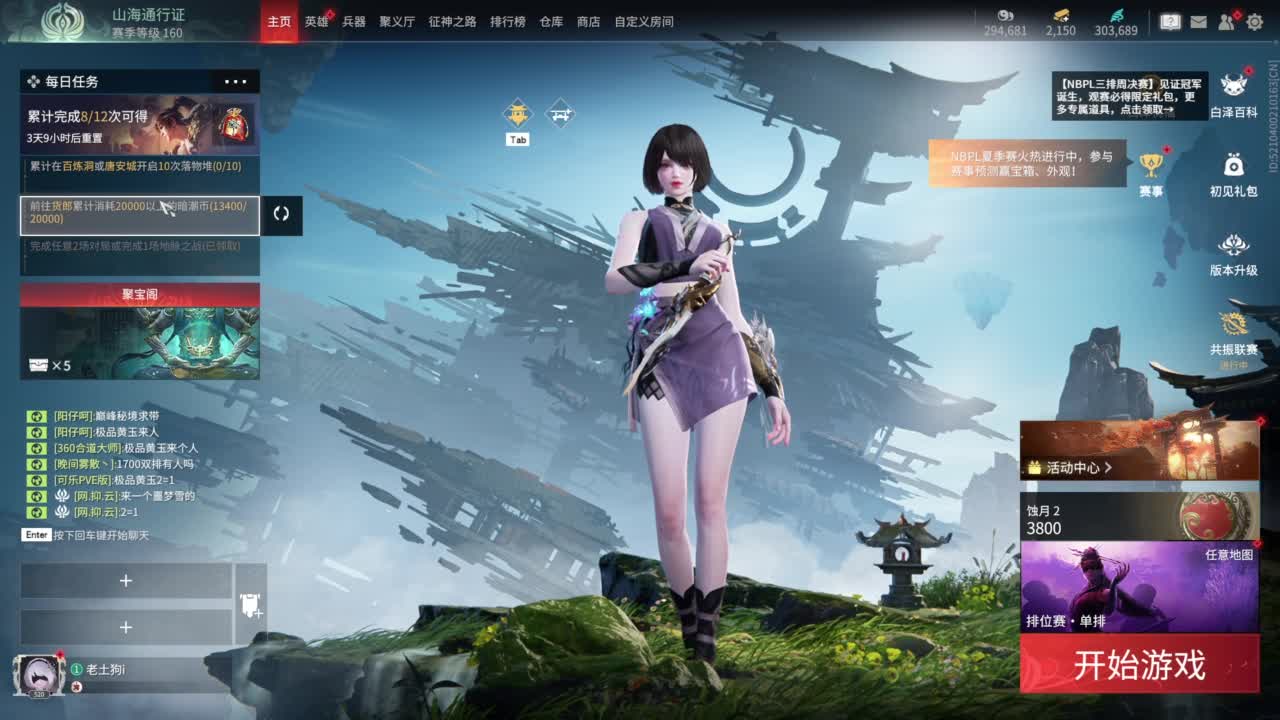Viewport: 1280px width, 720px height.
Task: Open the mail inbox envelope icon
Action: click(x=1199, y=22)
